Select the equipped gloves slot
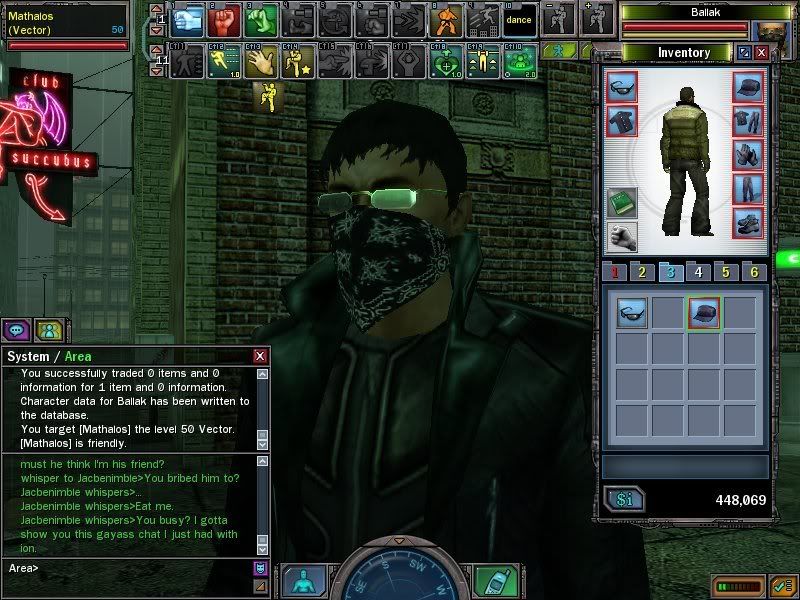The height and width of the screenshot is (600, 800). tap(748, 155)
